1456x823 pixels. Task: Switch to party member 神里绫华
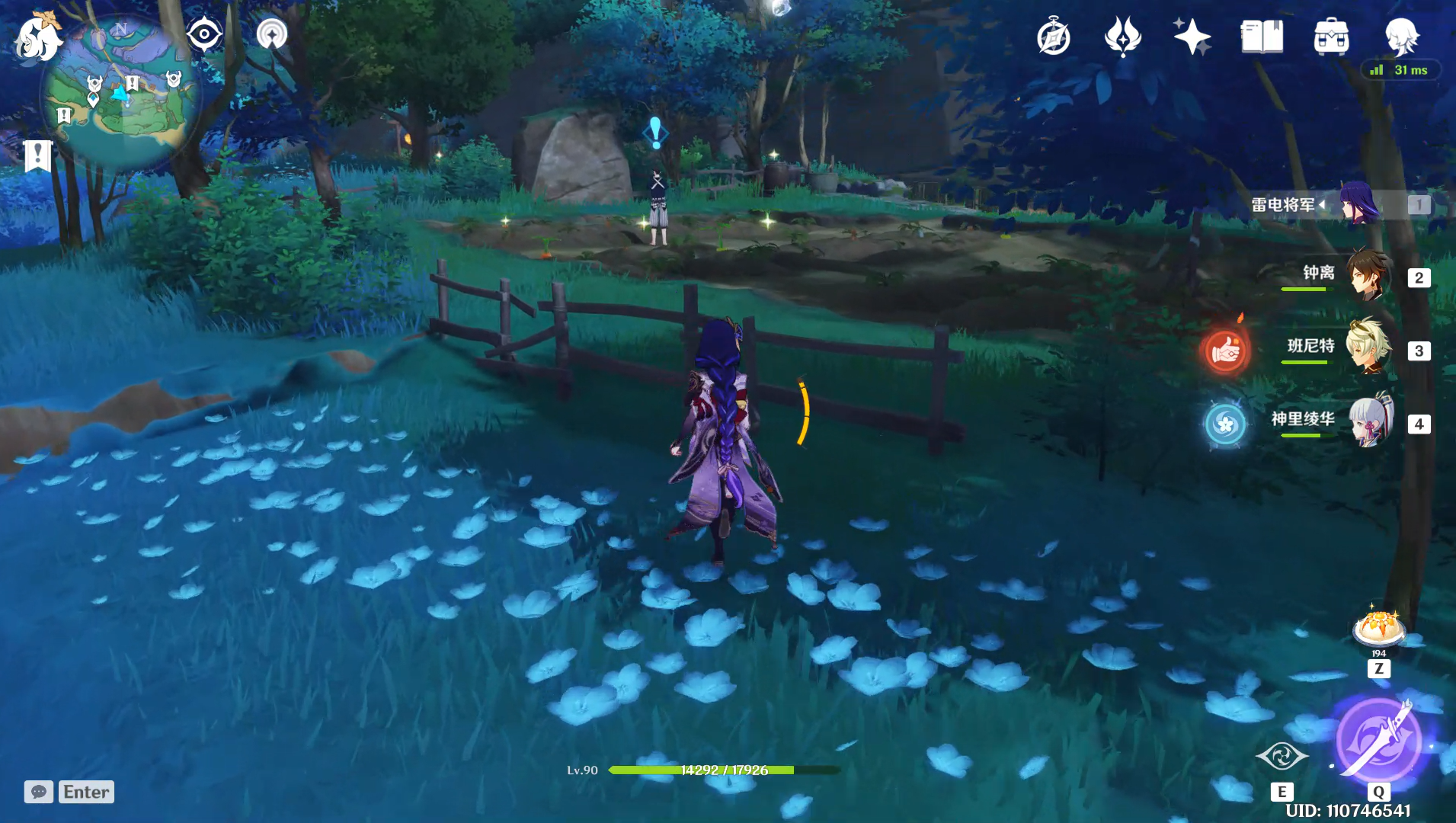(1368, 422)
